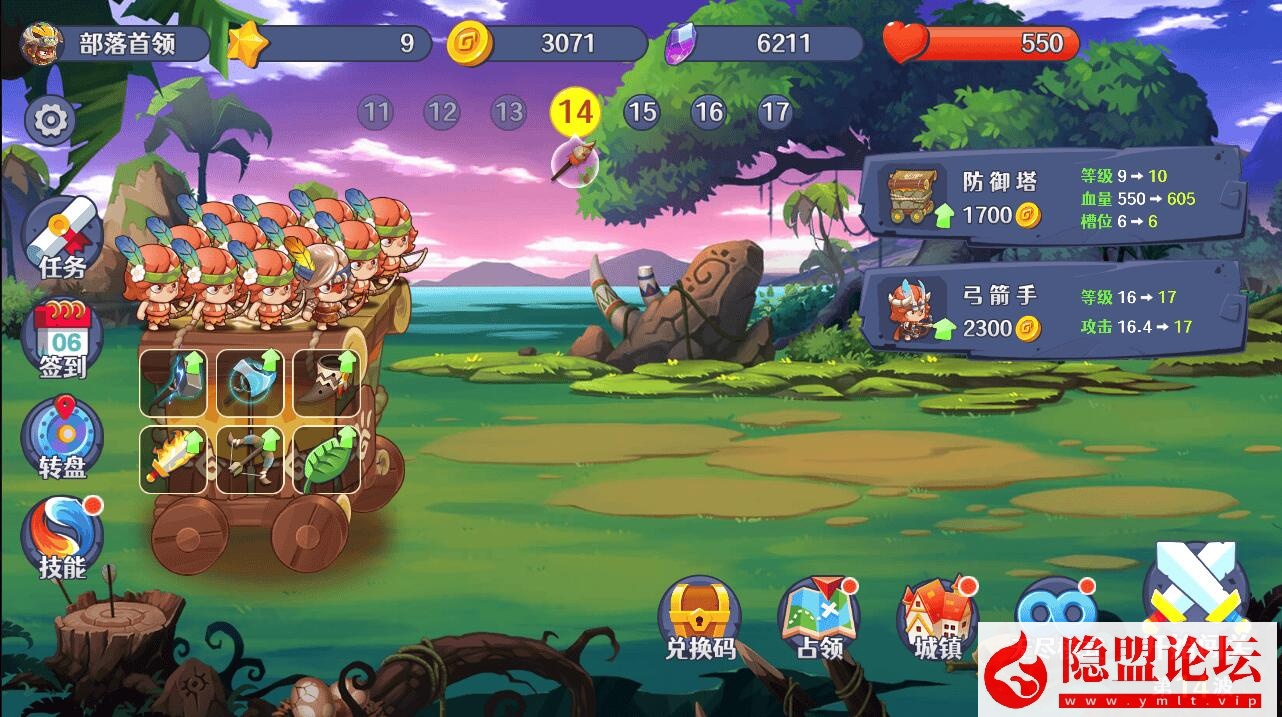Click the 部落首领 player profile avatar

(x=42, y=43)
